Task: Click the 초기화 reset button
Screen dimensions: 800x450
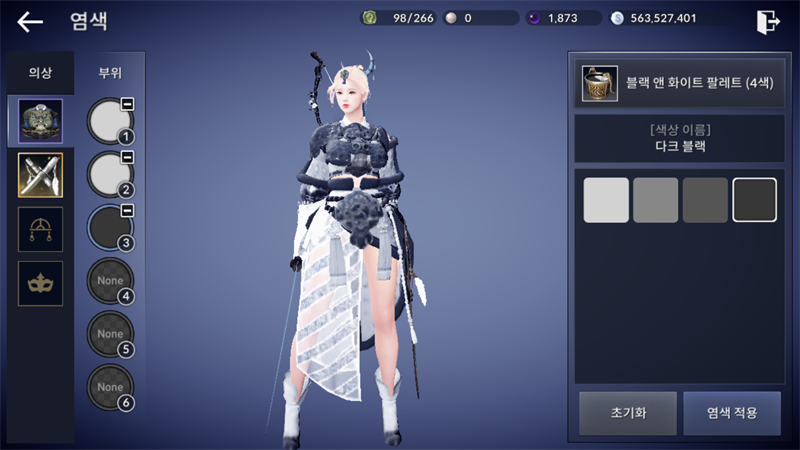Action: coord(627,413)
